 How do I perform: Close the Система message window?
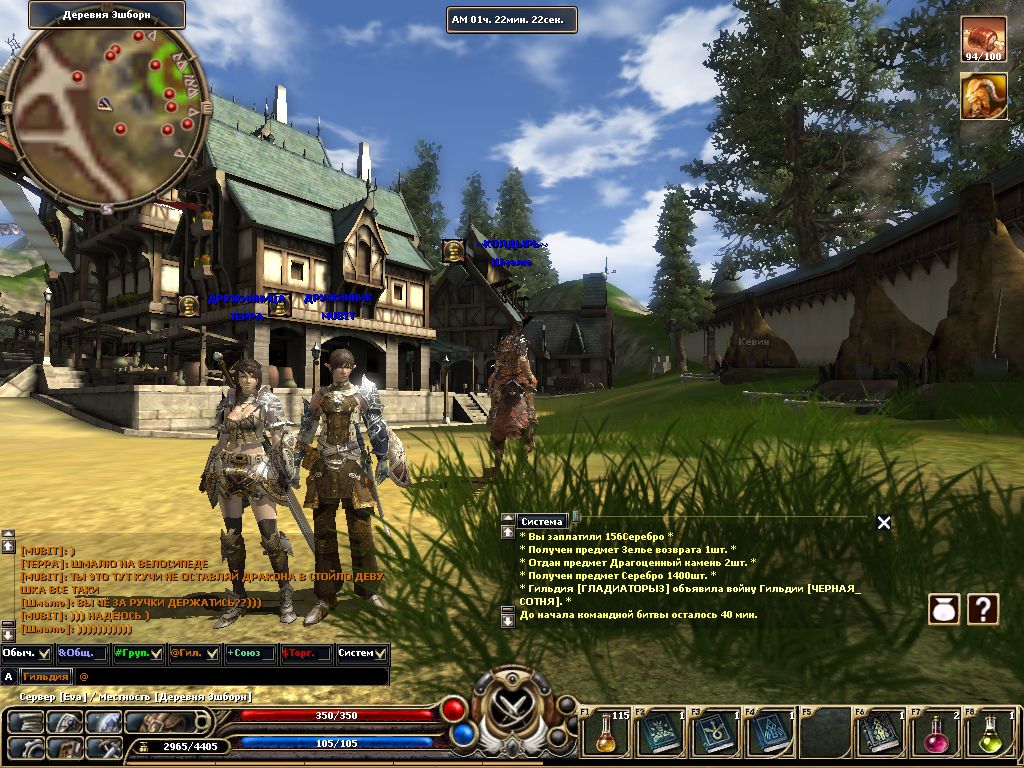[883, 522]
